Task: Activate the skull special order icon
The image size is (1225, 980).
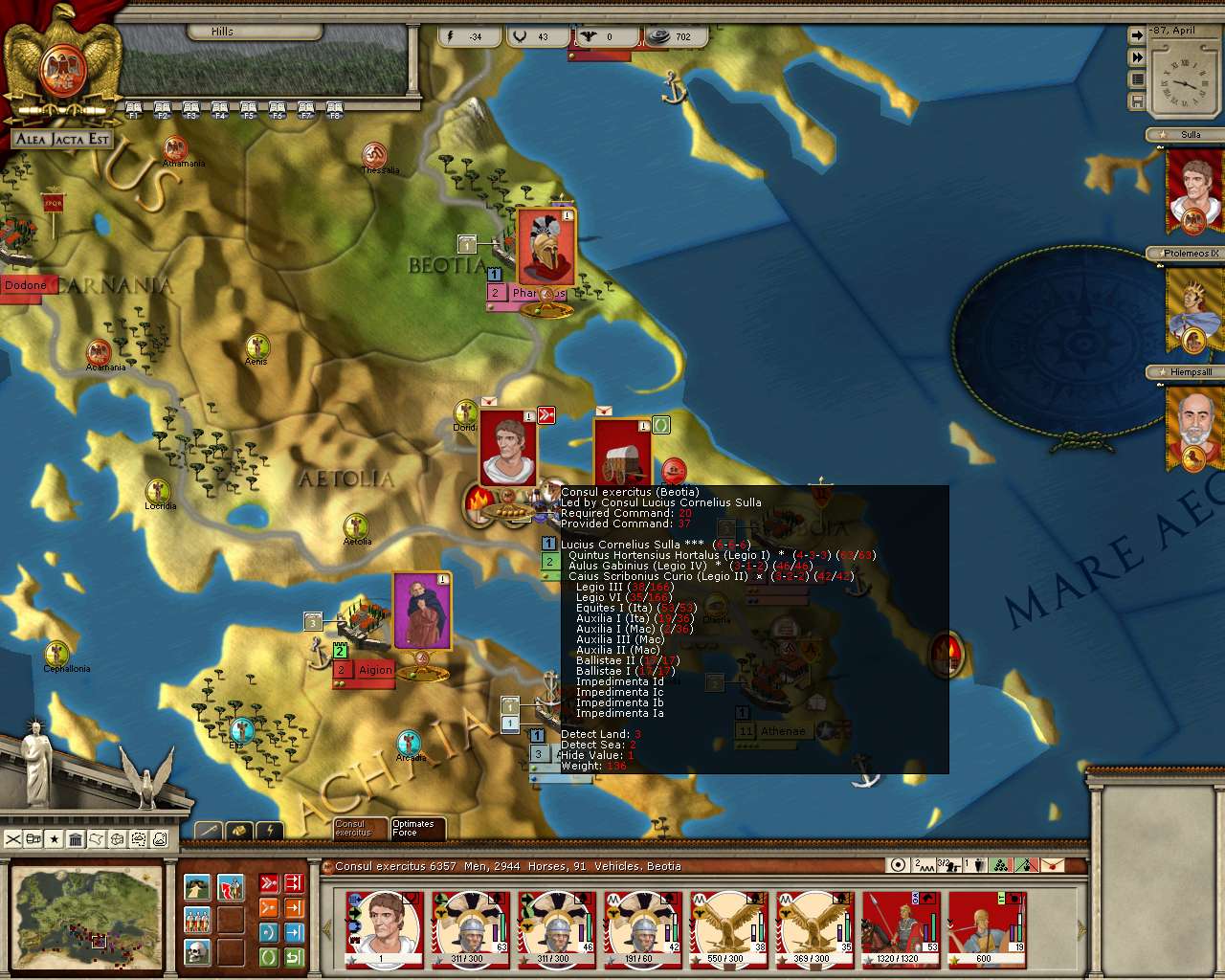Action: 198,953
